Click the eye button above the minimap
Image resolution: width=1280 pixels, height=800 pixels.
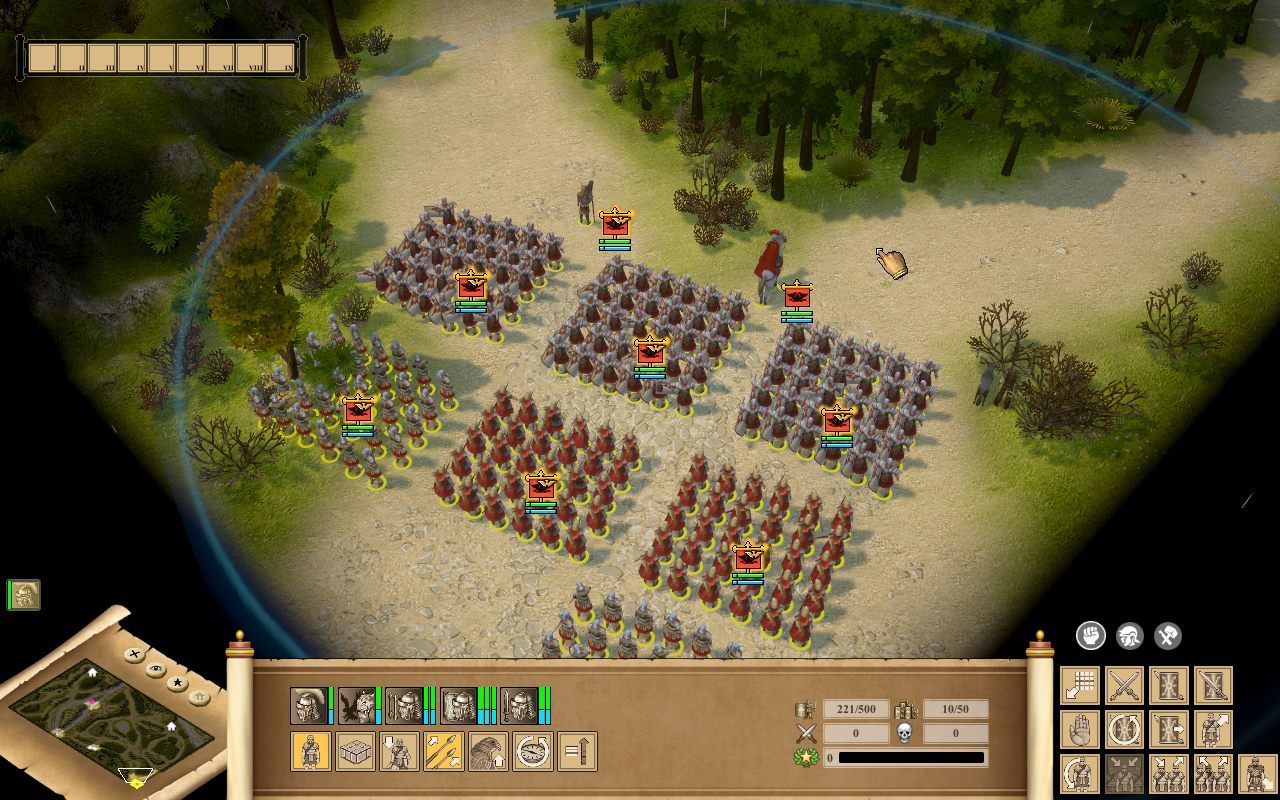(155, 669)
